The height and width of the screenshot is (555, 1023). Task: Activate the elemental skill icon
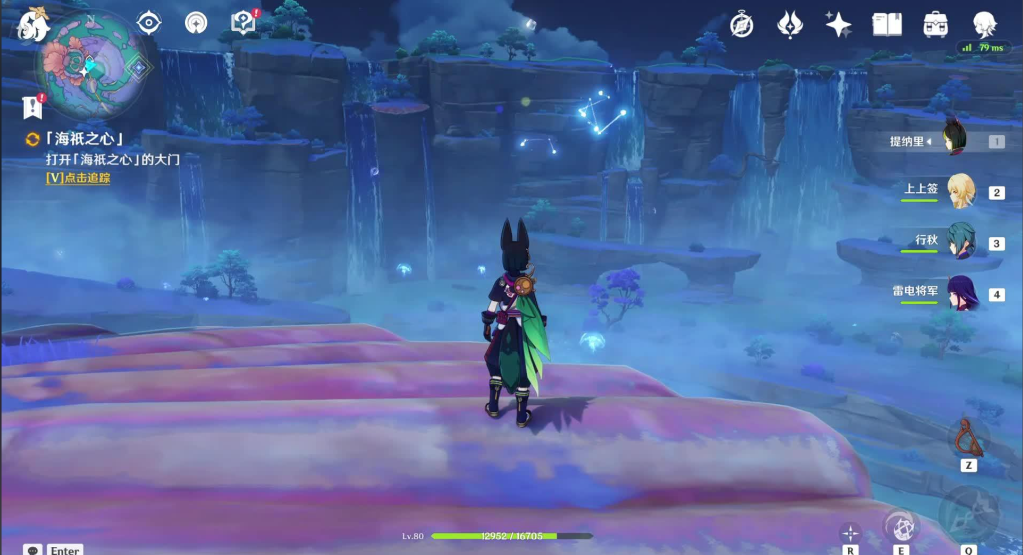(x=901, y=526)
